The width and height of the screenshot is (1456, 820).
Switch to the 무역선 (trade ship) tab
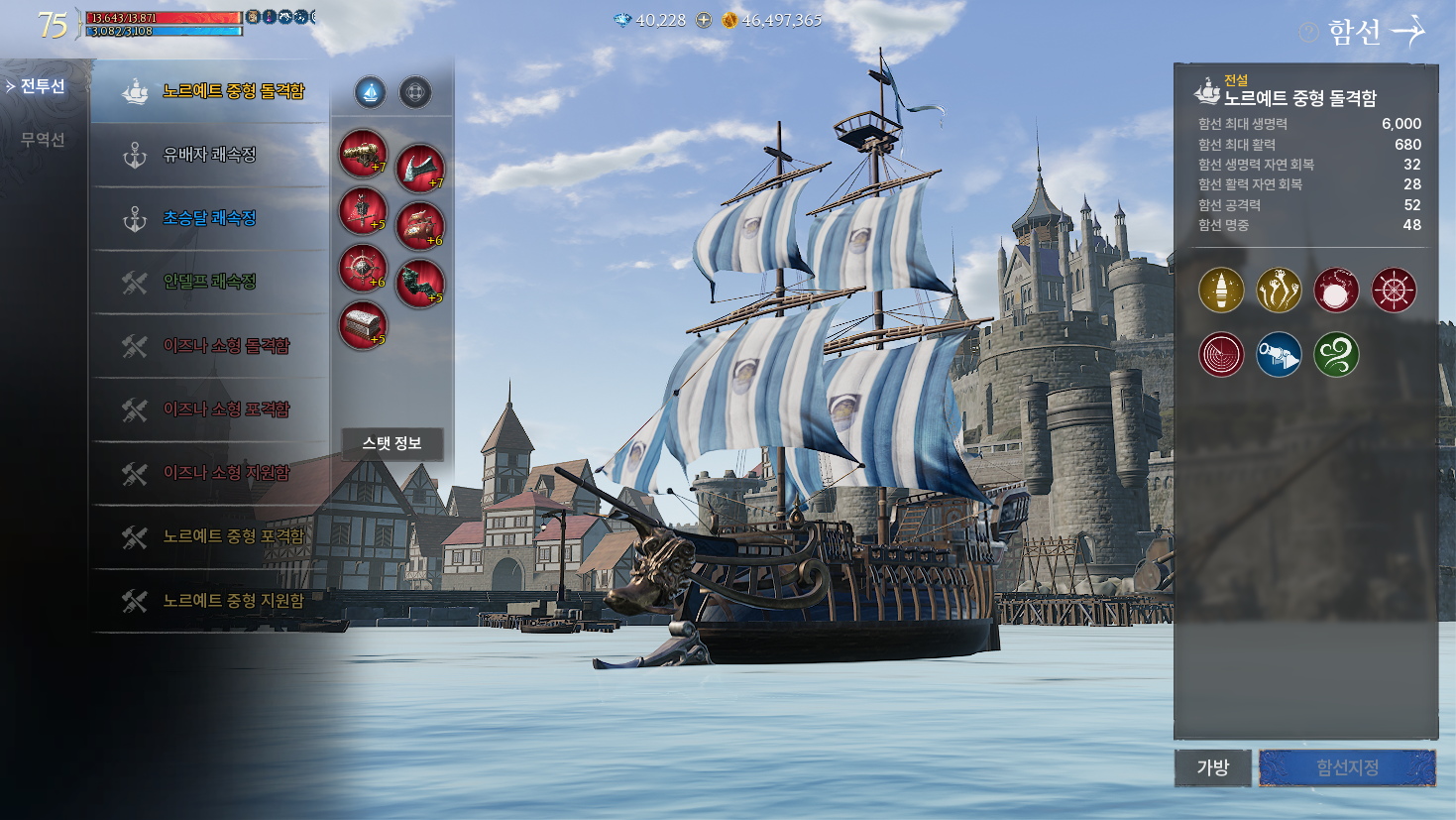click(43, 140)
